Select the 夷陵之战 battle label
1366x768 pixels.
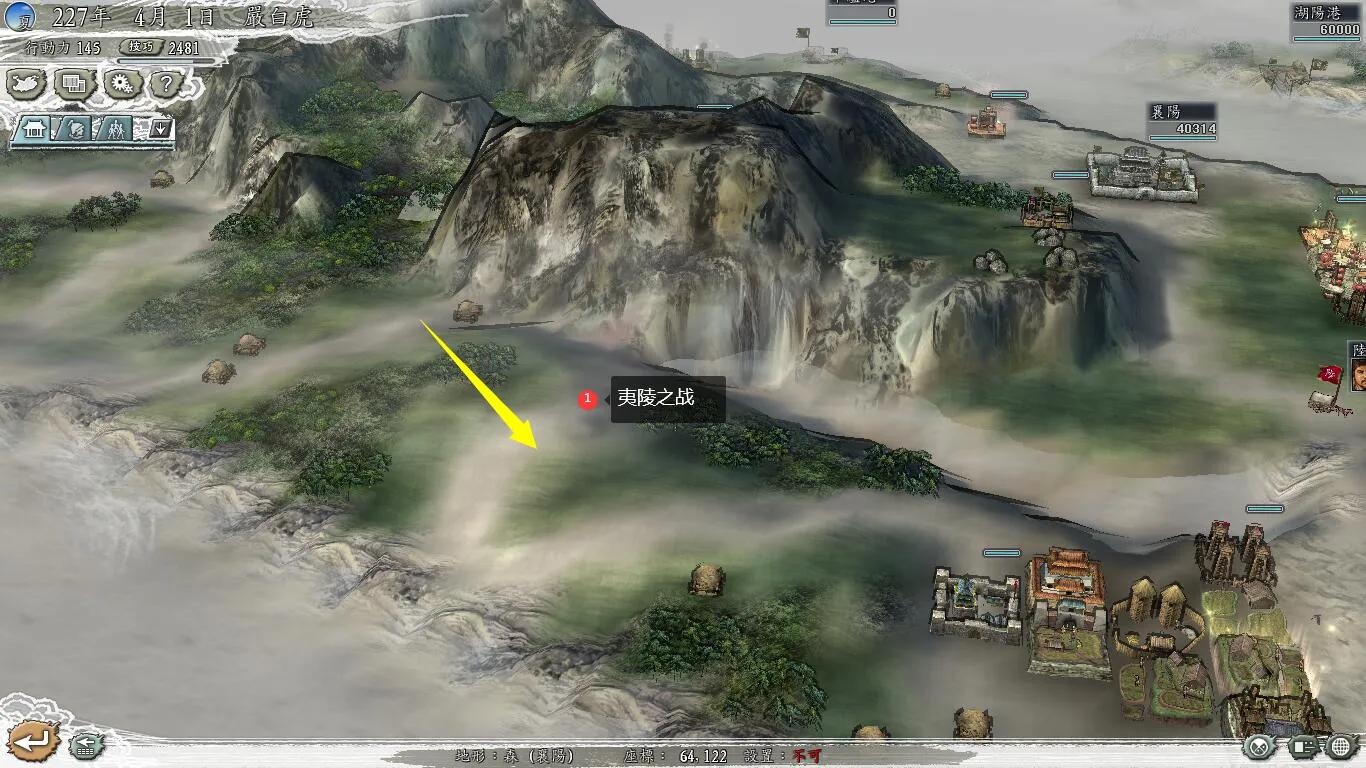click(668, 396)
